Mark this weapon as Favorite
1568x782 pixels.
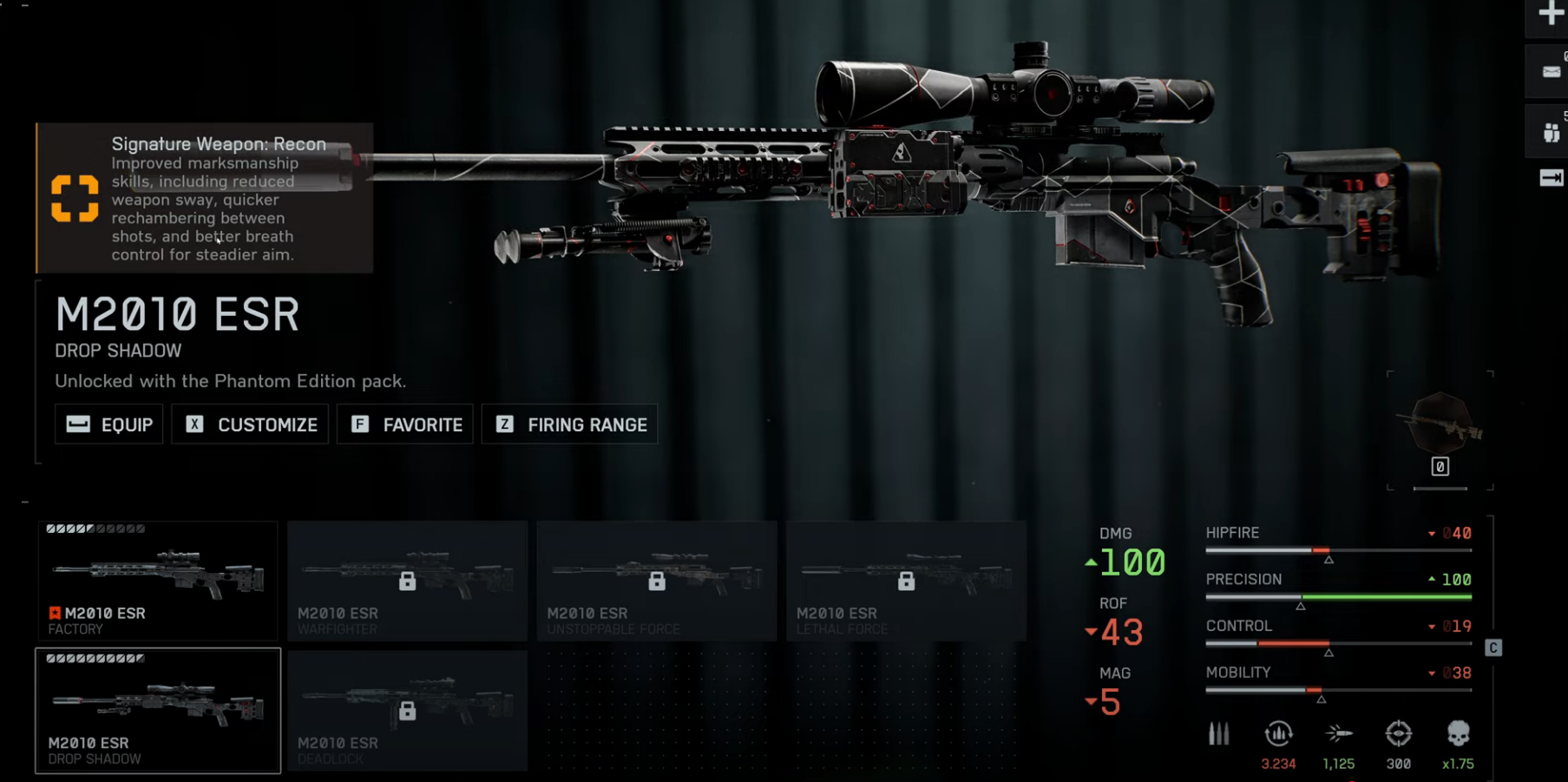click(x=405, y=424)
